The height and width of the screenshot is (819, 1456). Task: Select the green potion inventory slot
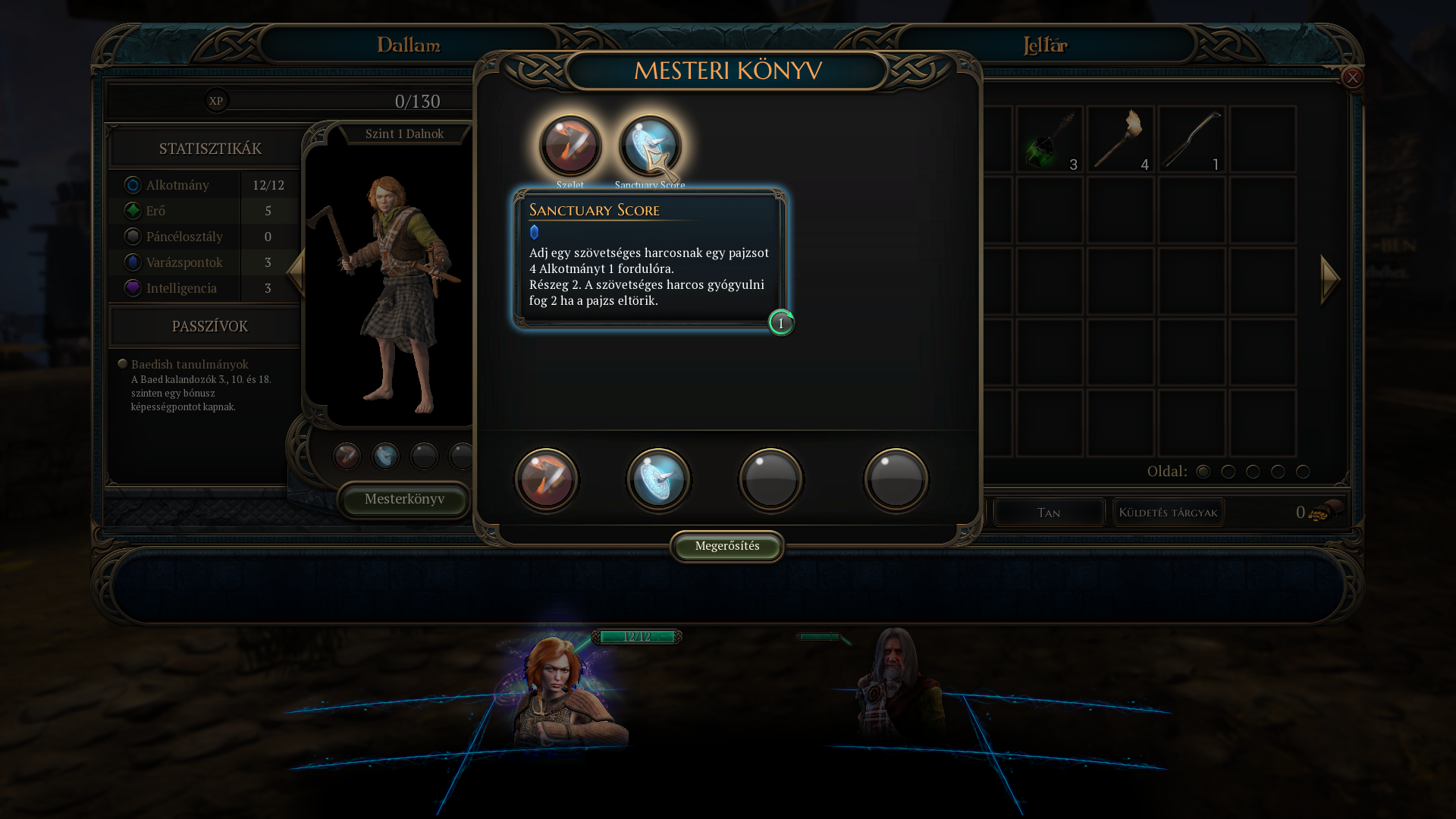point(1050,140)
